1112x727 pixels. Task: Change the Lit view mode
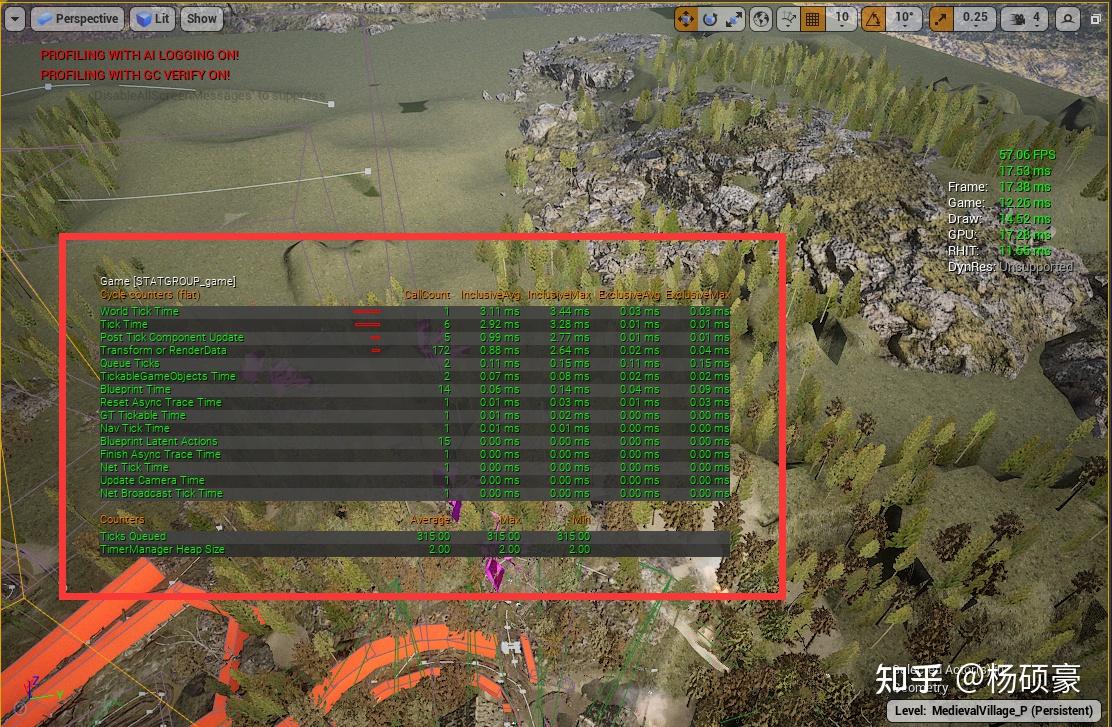pos(153,18)
